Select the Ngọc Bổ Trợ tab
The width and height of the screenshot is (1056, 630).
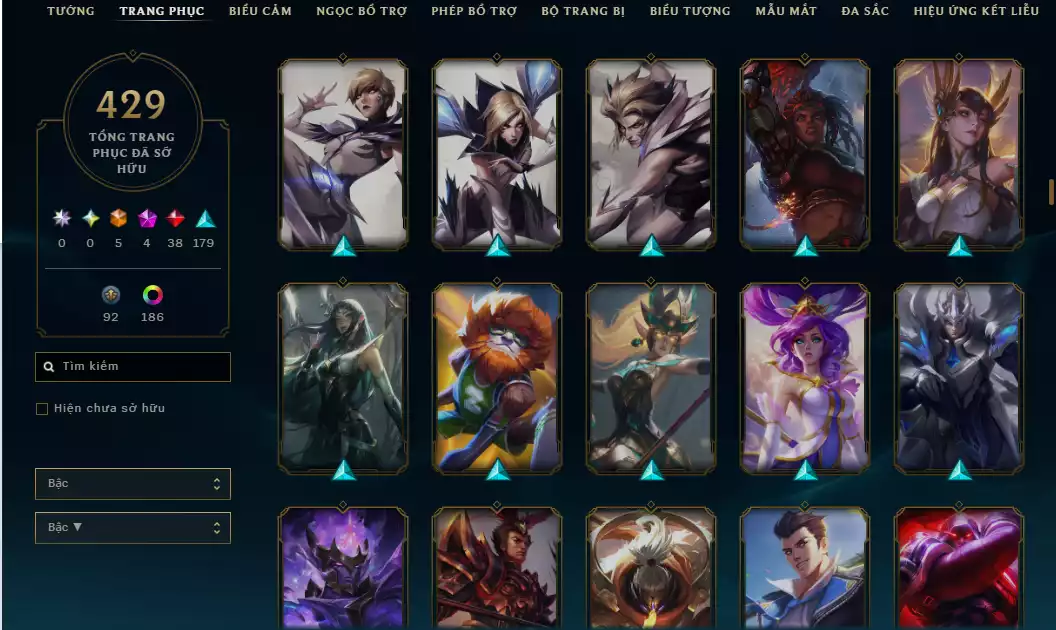point(362,11)
